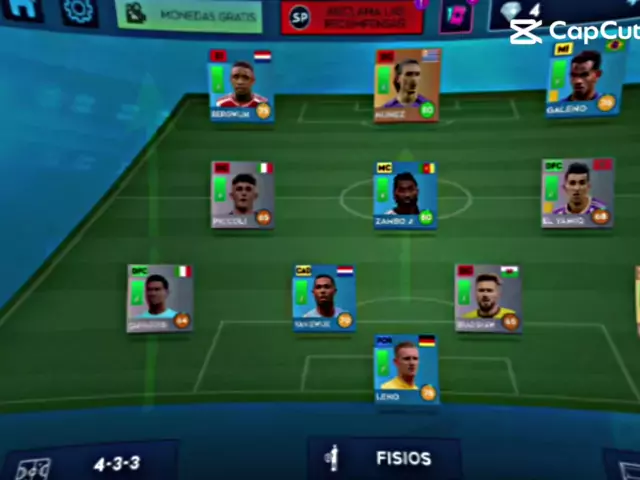This screenshot has height=480, width=640.
Task: Select goalkeeper Leno's card
Action: point(405,369)
